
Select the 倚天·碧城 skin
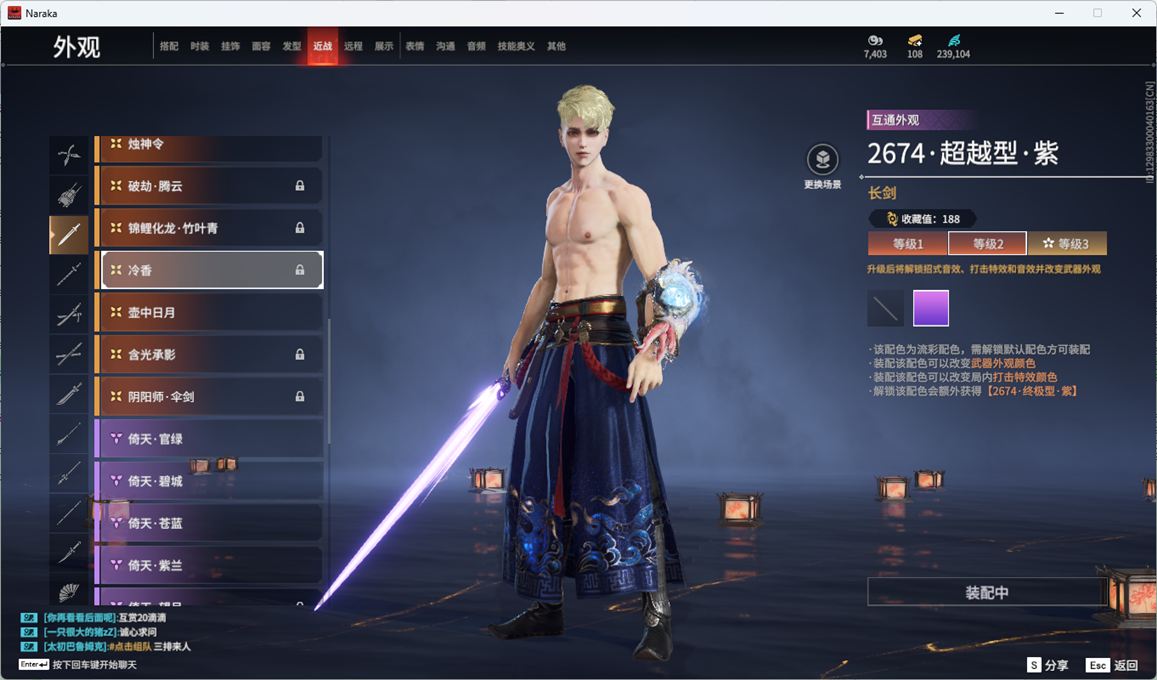208,481
